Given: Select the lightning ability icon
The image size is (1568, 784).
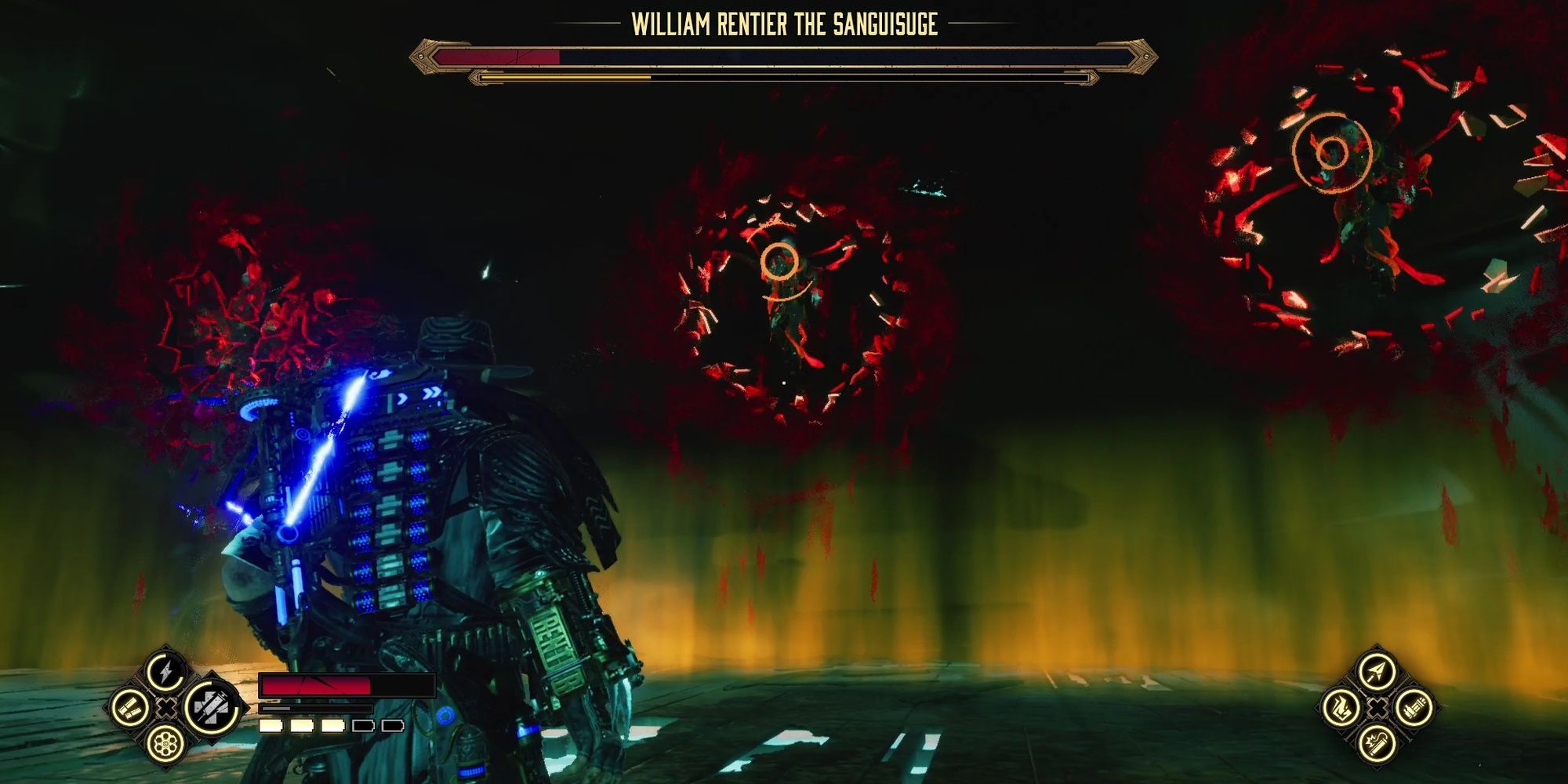Looking at the screenshot, I should [x=165, y=671].
